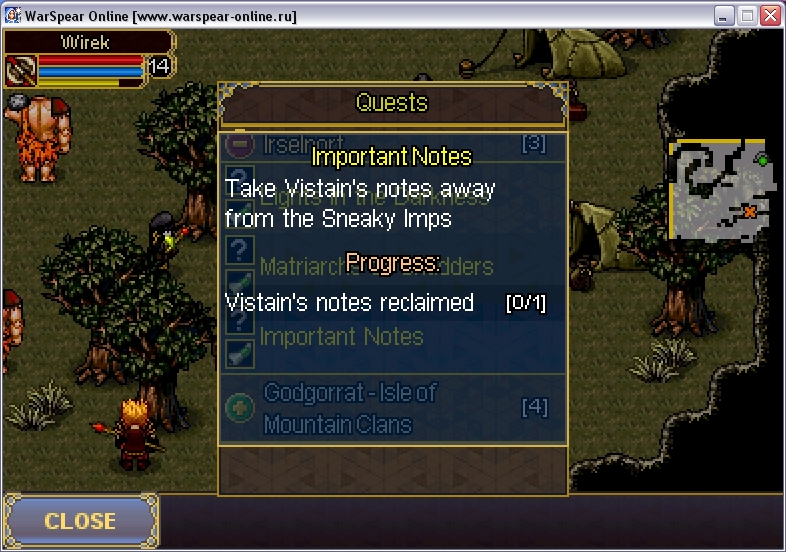Select Wirek's character portrait icon

pos(20,70)
